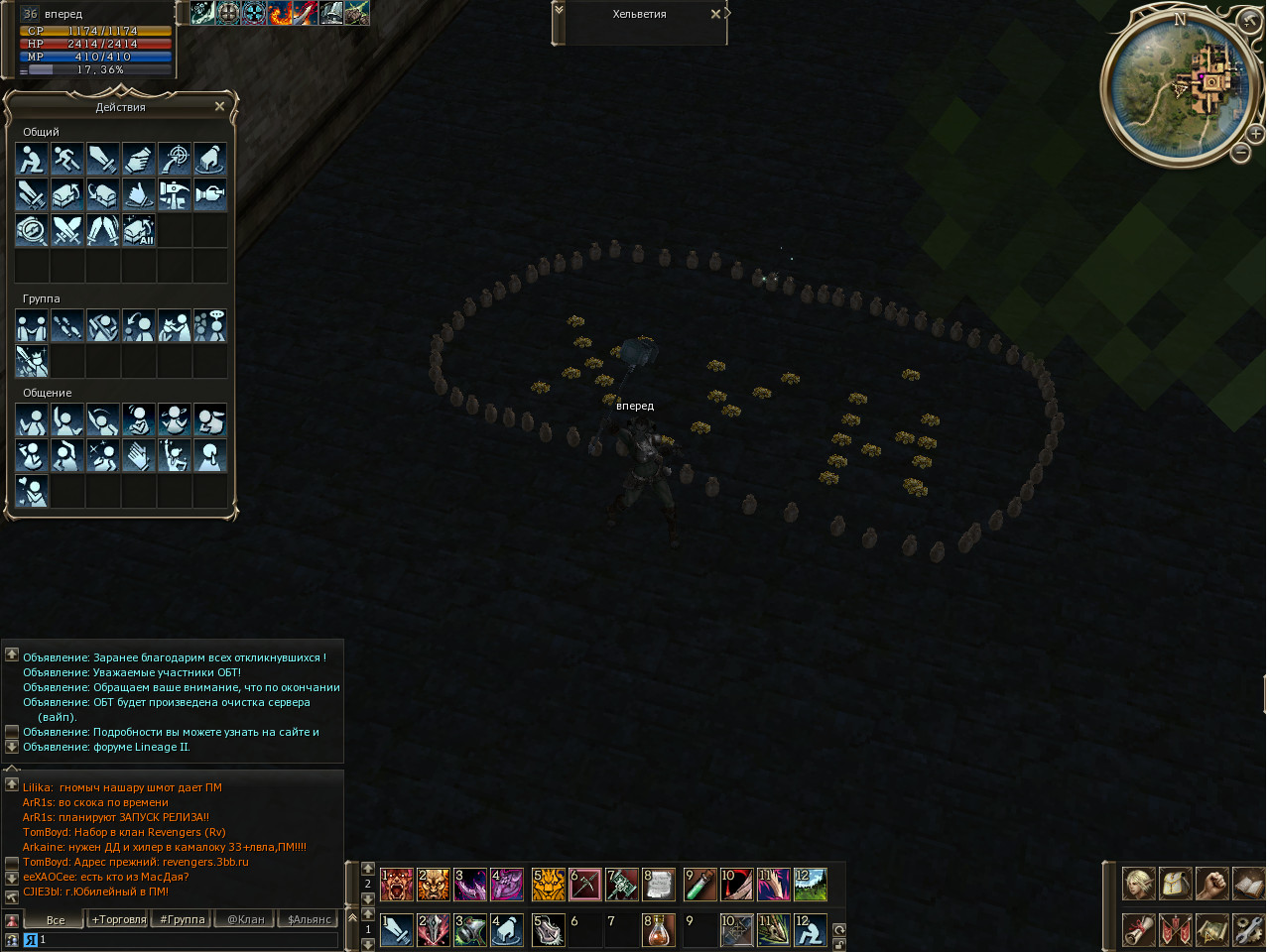
Task: Open the inventory backpack menu button
Action: coord(1176,884)
